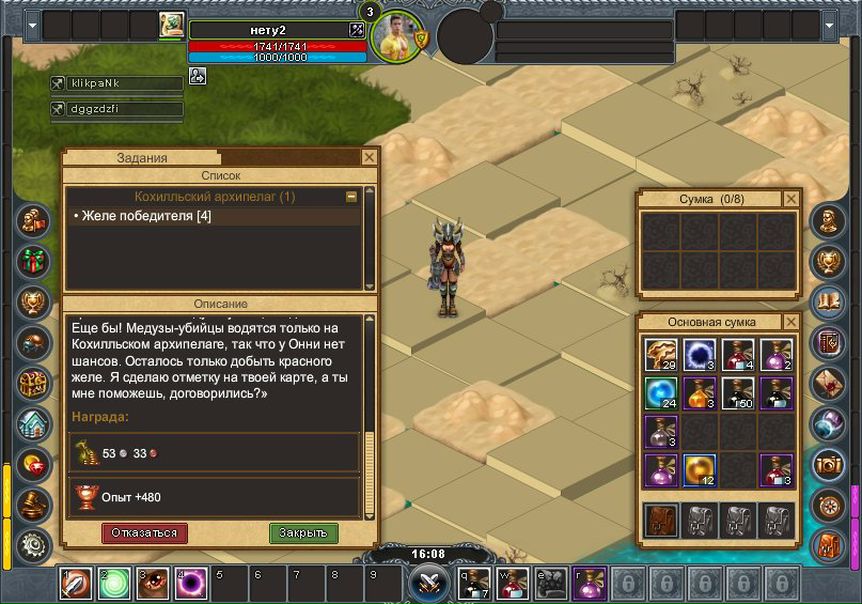
Task: Click the crossed swords combat button
Action: [x=430, y=583]
